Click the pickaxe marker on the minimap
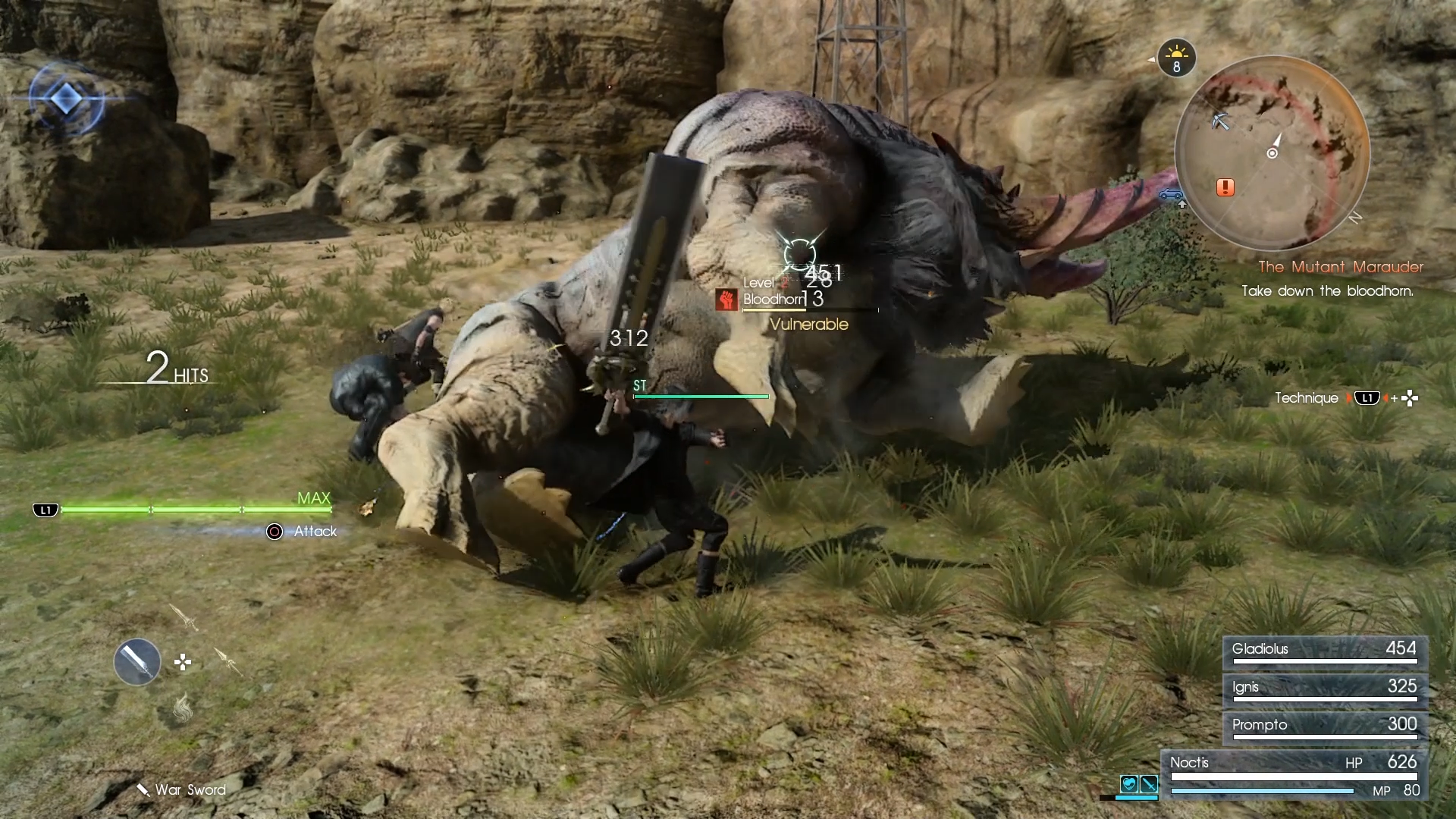 (x=1220, y=121)
